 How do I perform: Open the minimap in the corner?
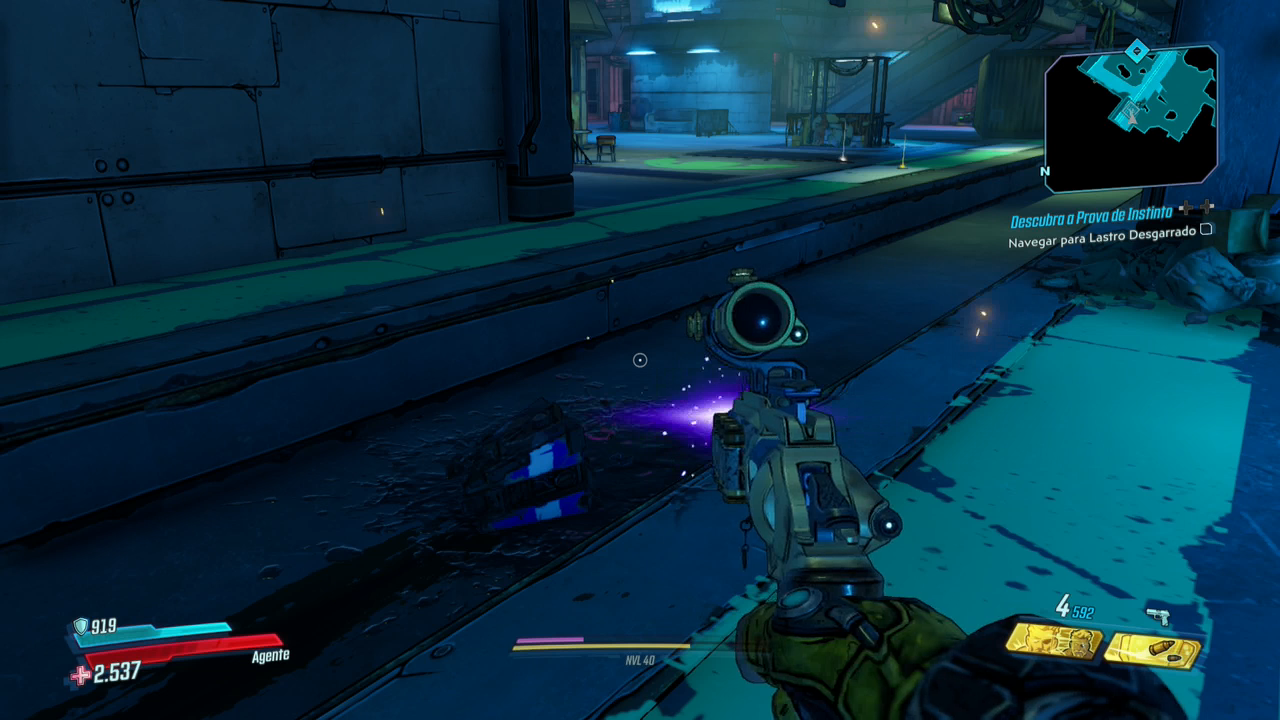coord(1130,118)
